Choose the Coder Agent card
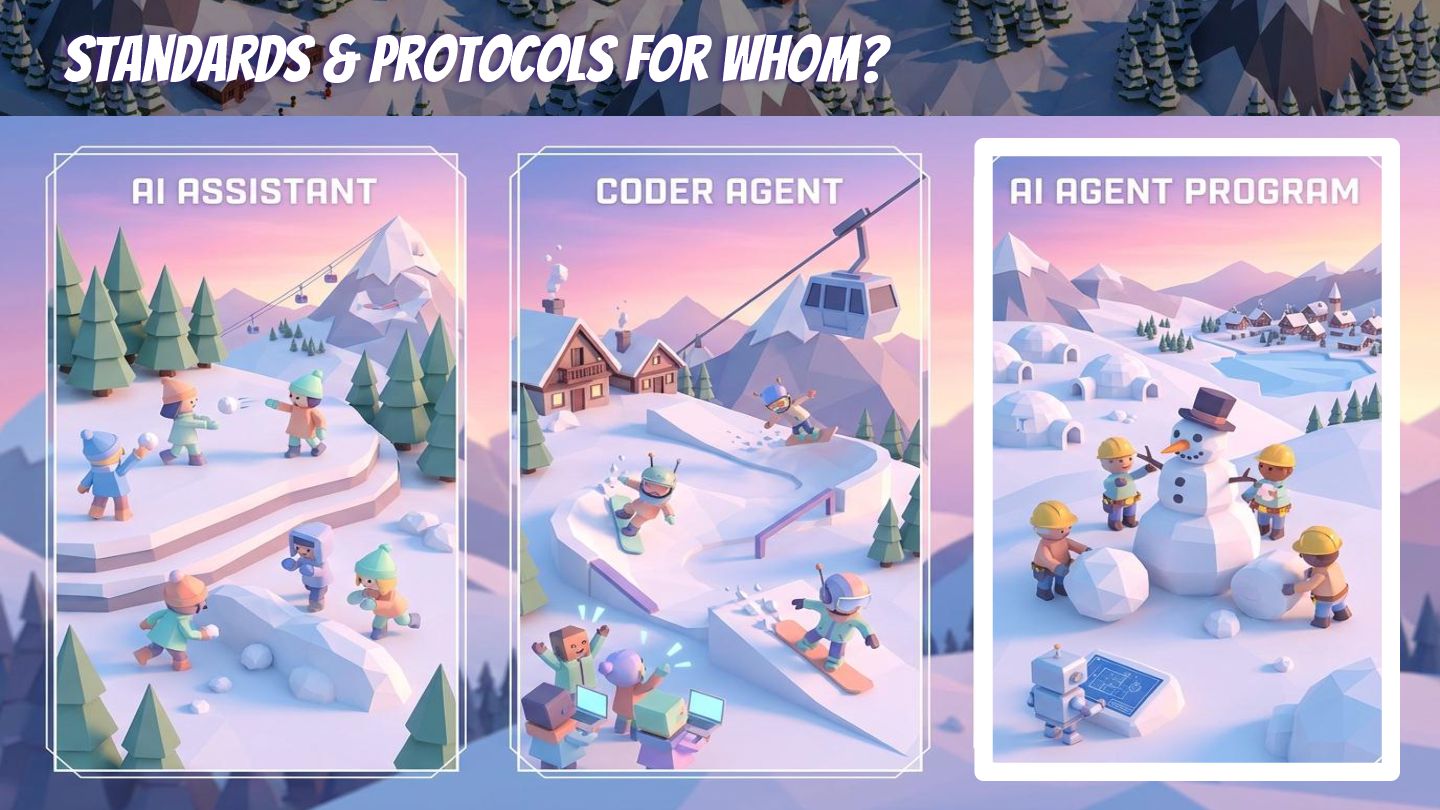This screenshot has height=810, width=1440. (x=719, y=460)
